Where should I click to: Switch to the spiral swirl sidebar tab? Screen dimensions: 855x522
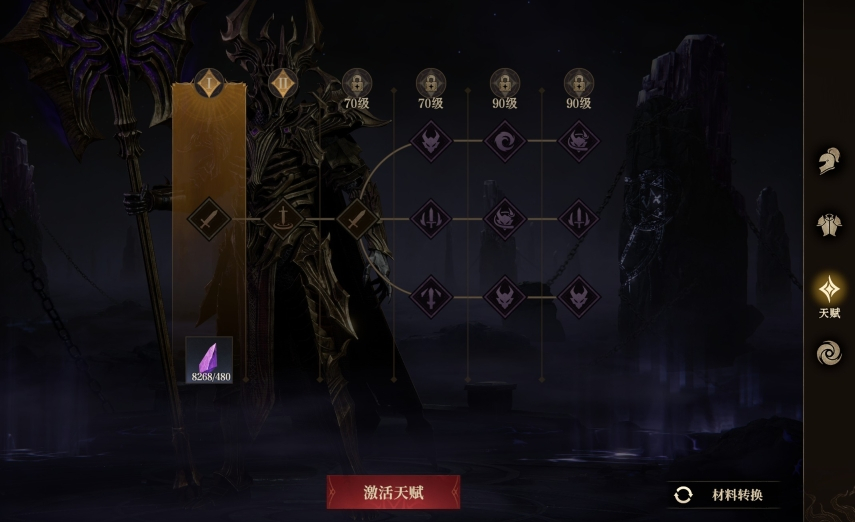pyautogui.click(x=829, y=353)
